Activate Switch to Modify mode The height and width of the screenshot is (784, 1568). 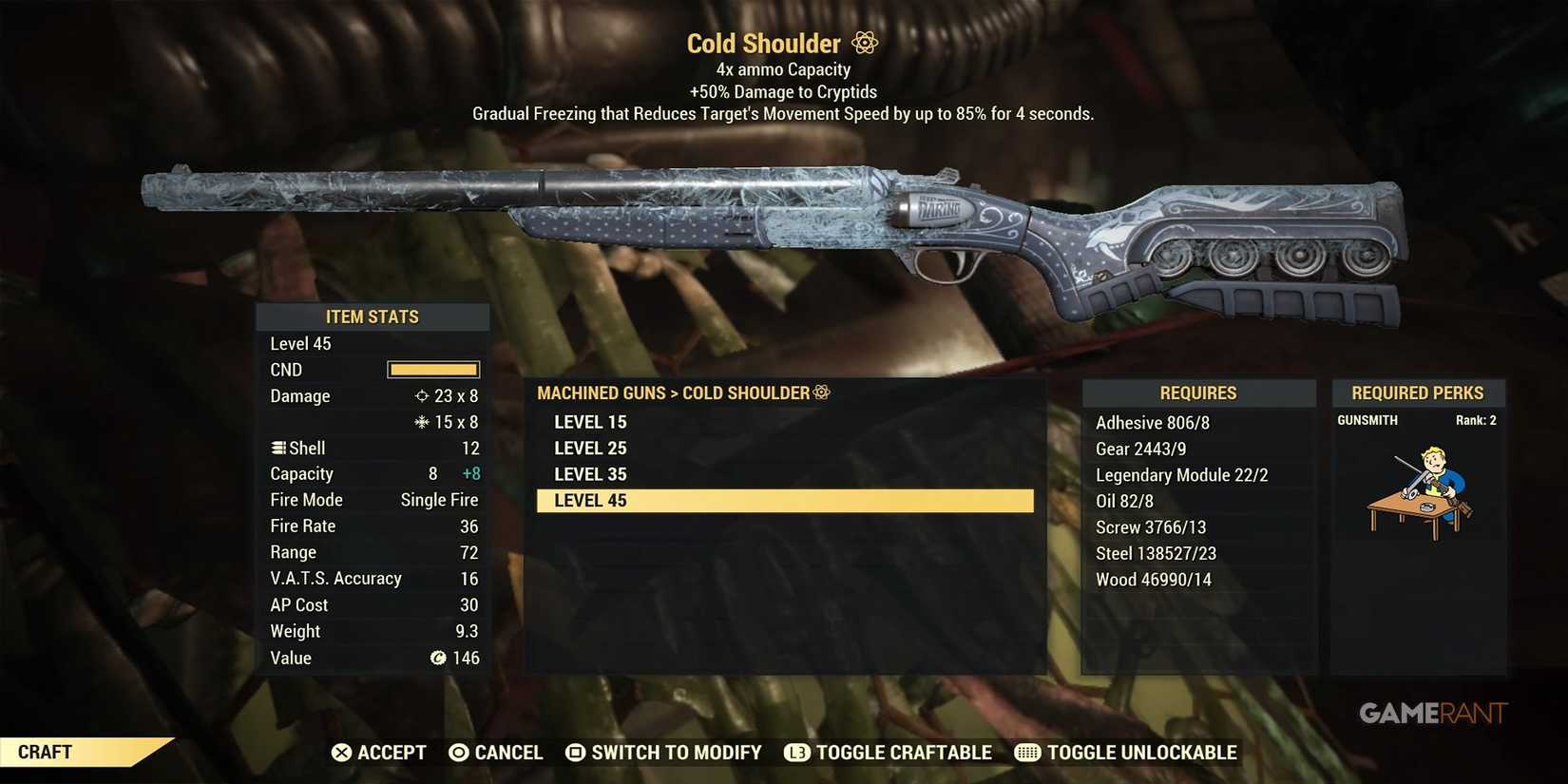(x=663, y=752)
